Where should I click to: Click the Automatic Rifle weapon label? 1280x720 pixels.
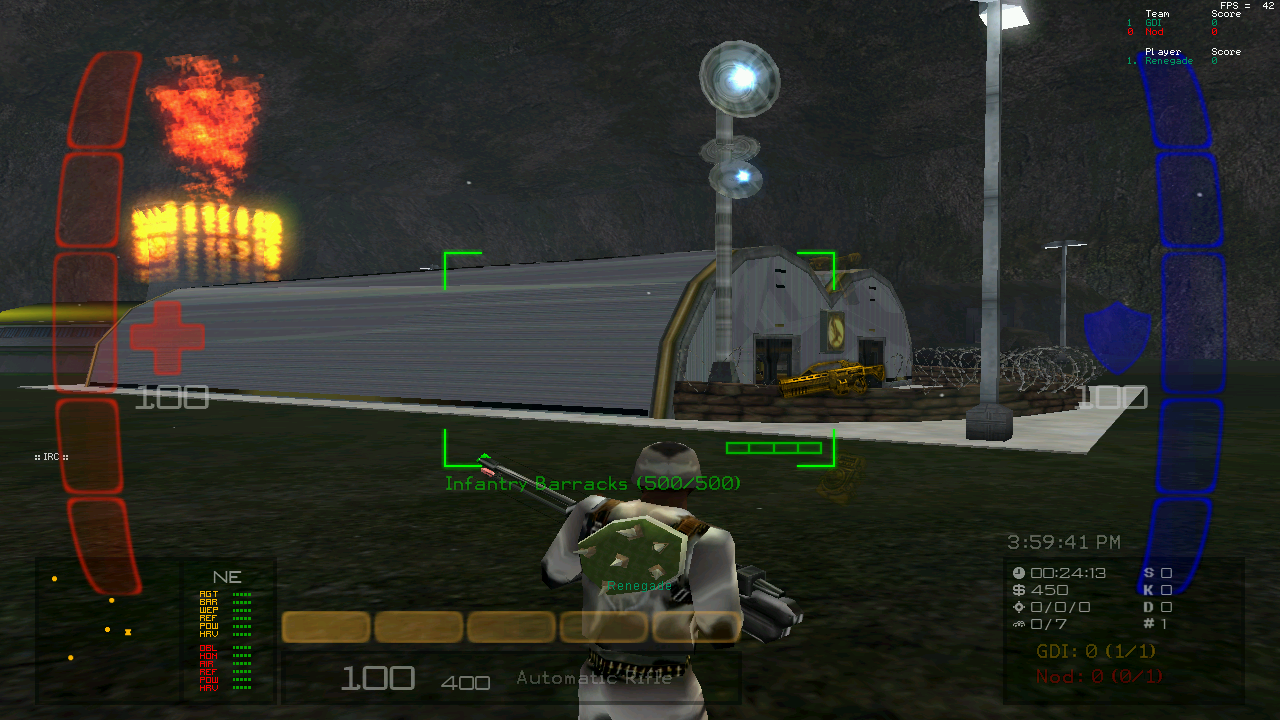594,678
